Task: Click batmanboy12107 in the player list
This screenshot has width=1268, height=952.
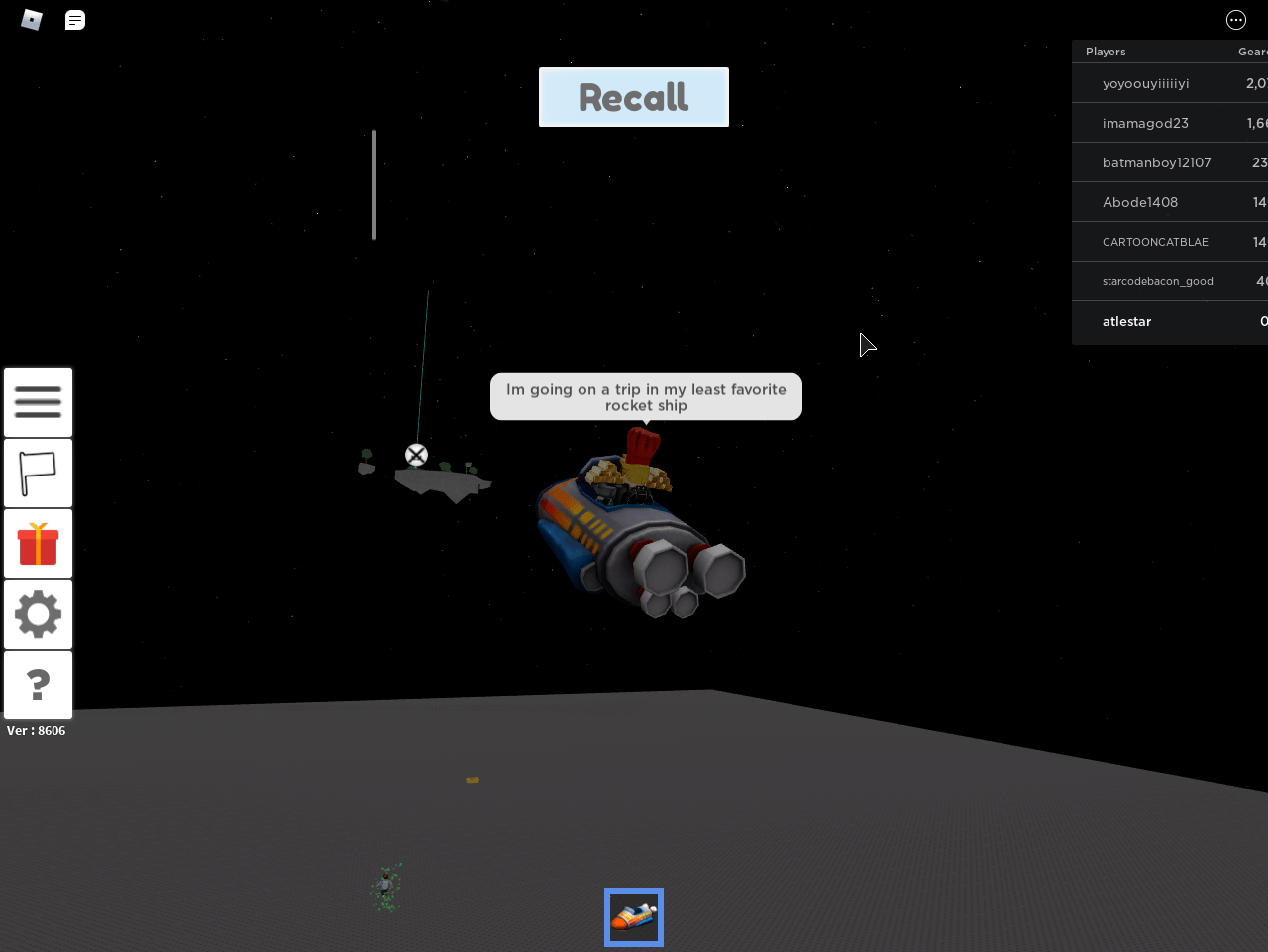Action: 1156,162
